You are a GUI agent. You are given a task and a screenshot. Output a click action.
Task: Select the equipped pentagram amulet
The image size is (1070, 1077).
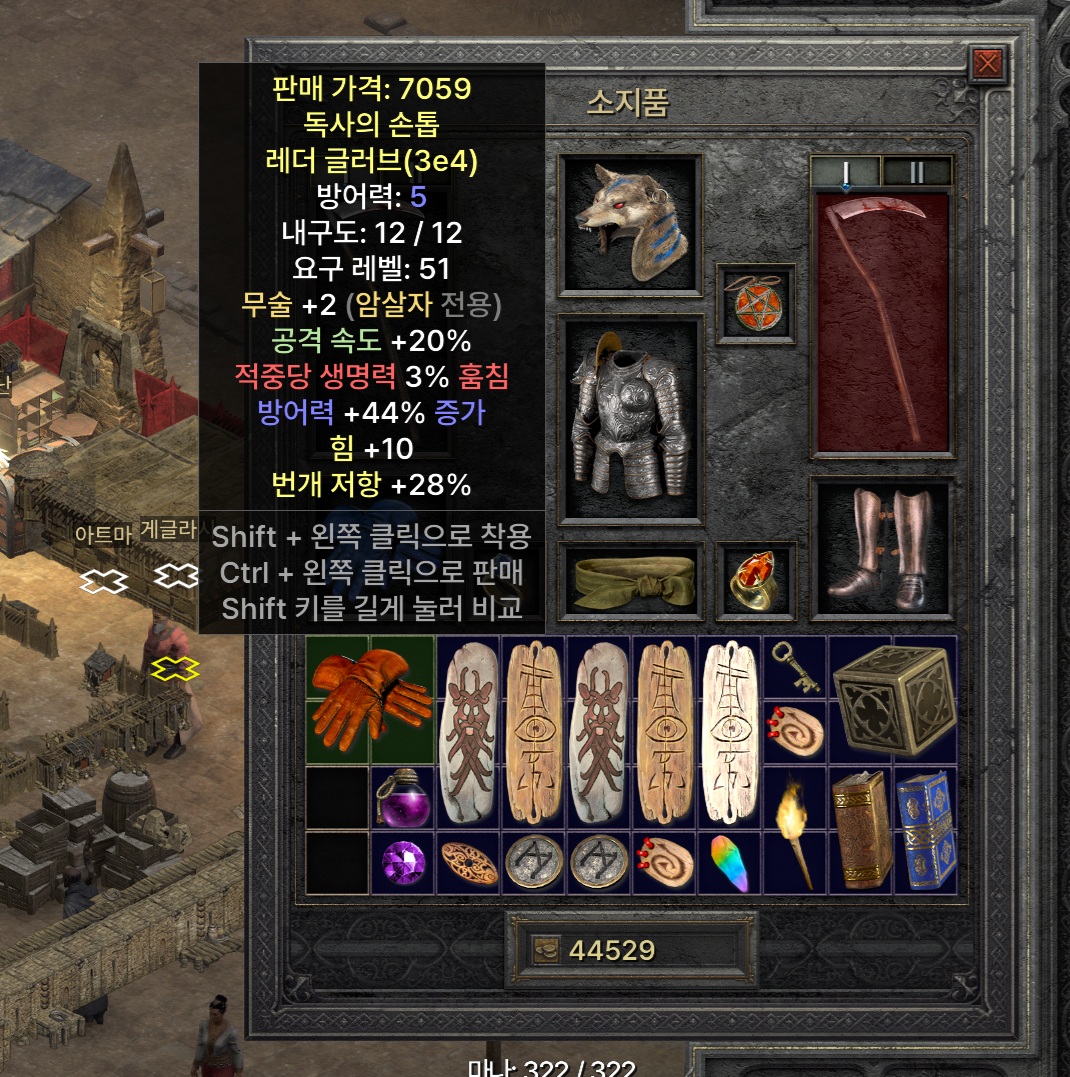[x=756, y=303]
